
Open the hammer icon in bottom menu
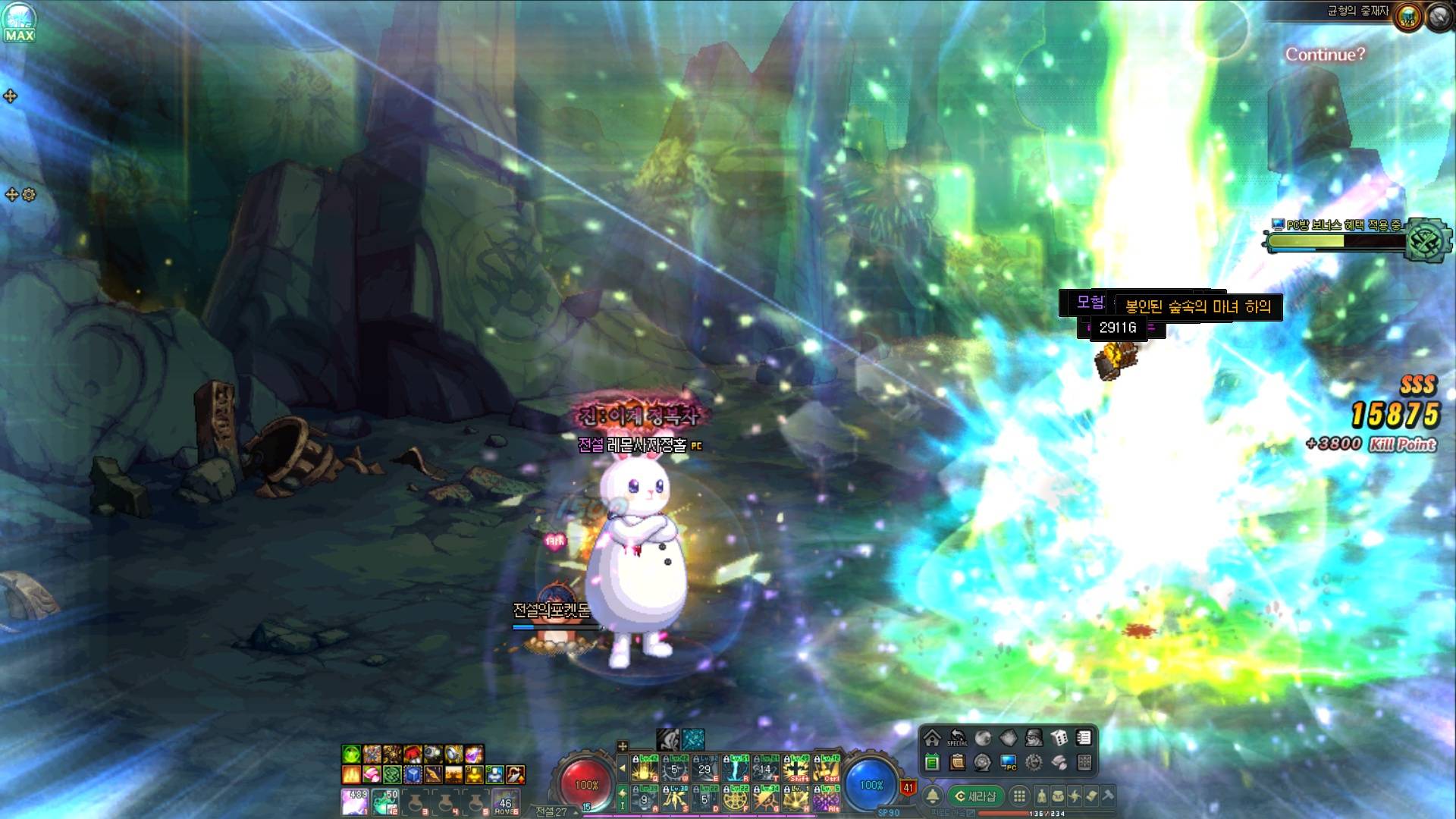[1108, 795]
